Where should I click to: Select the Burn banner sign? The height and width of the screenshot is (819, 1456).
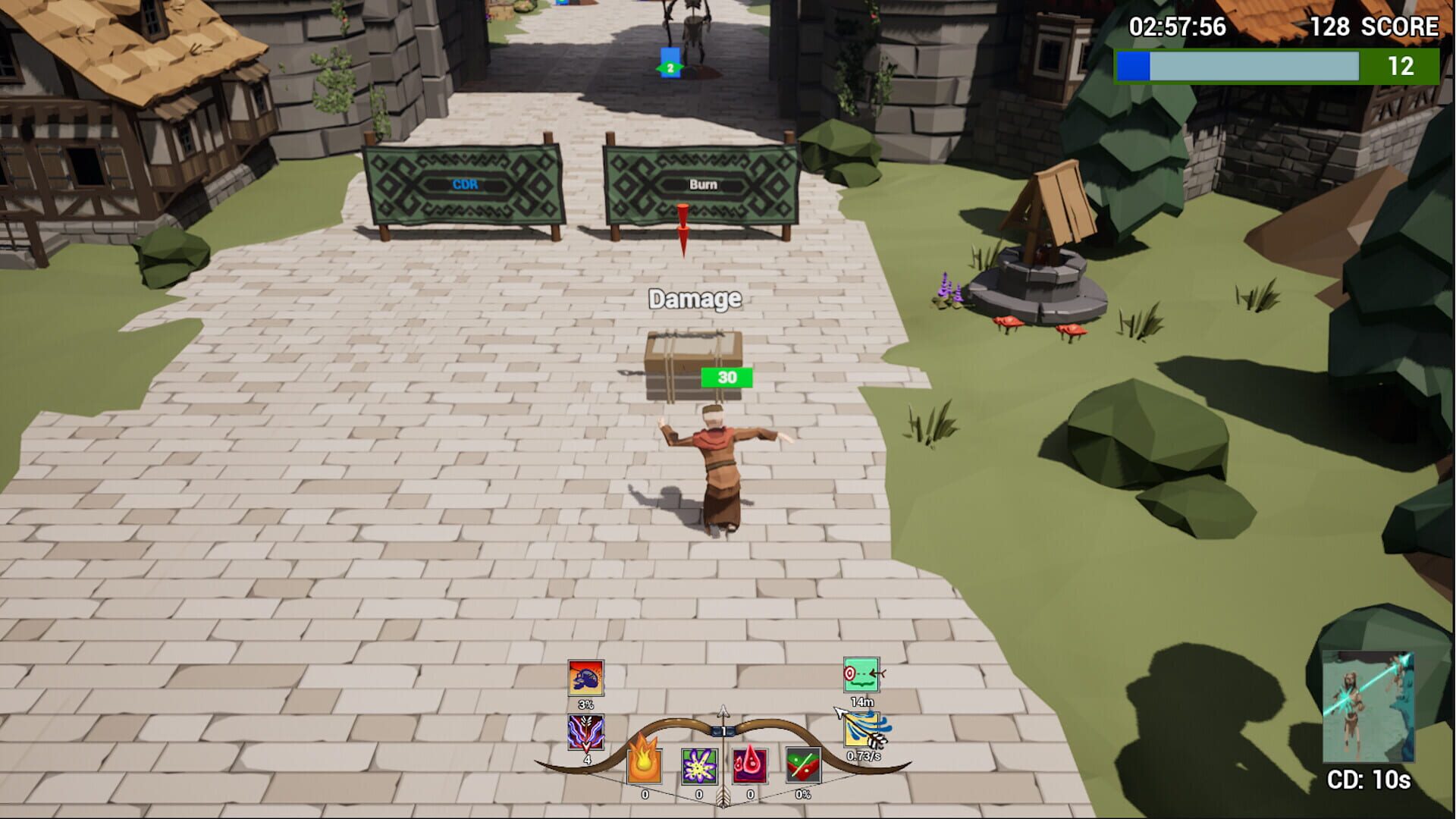tap(699, 185)
